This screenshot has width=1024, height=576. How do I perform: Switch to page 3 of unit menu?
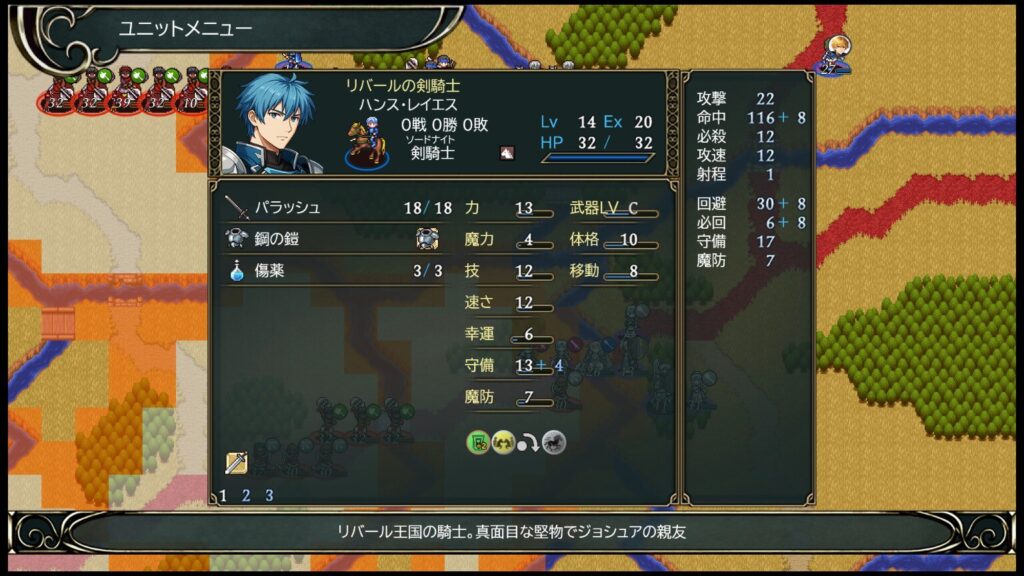(269, 495)
